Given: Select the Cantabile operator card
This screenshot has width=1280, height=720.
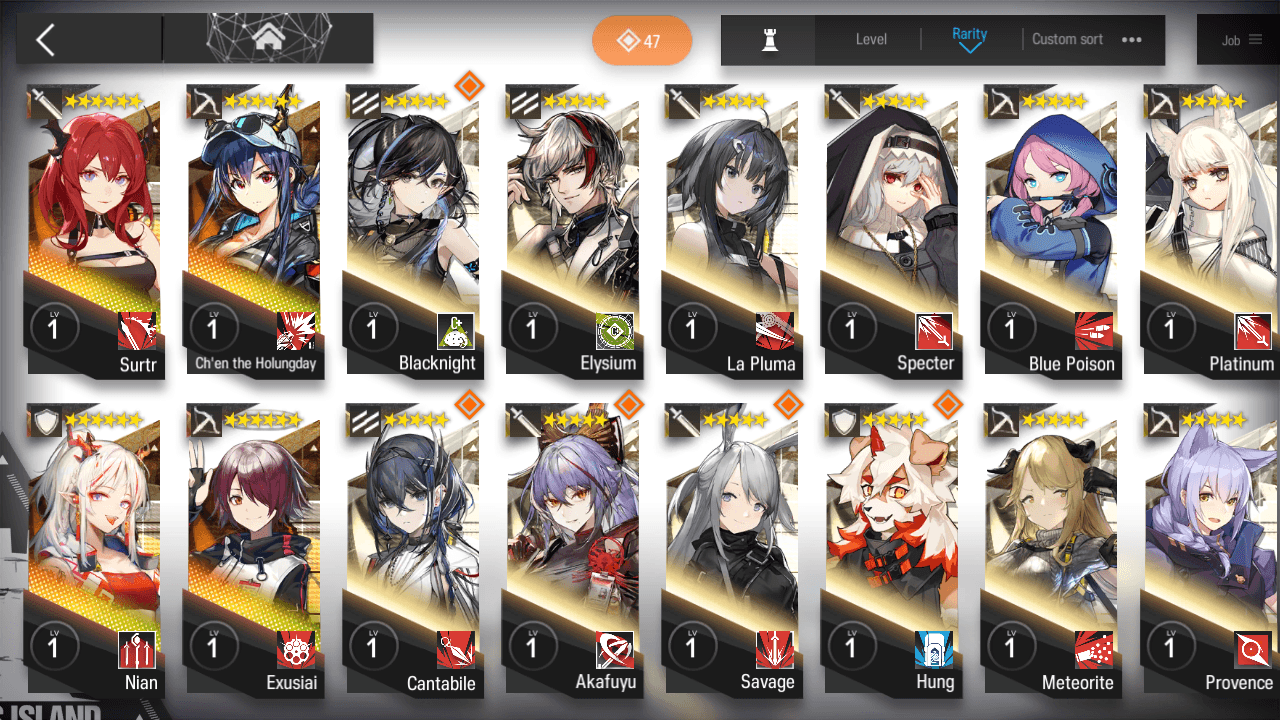Looking at the screenshot, I should tap(412, 550).
